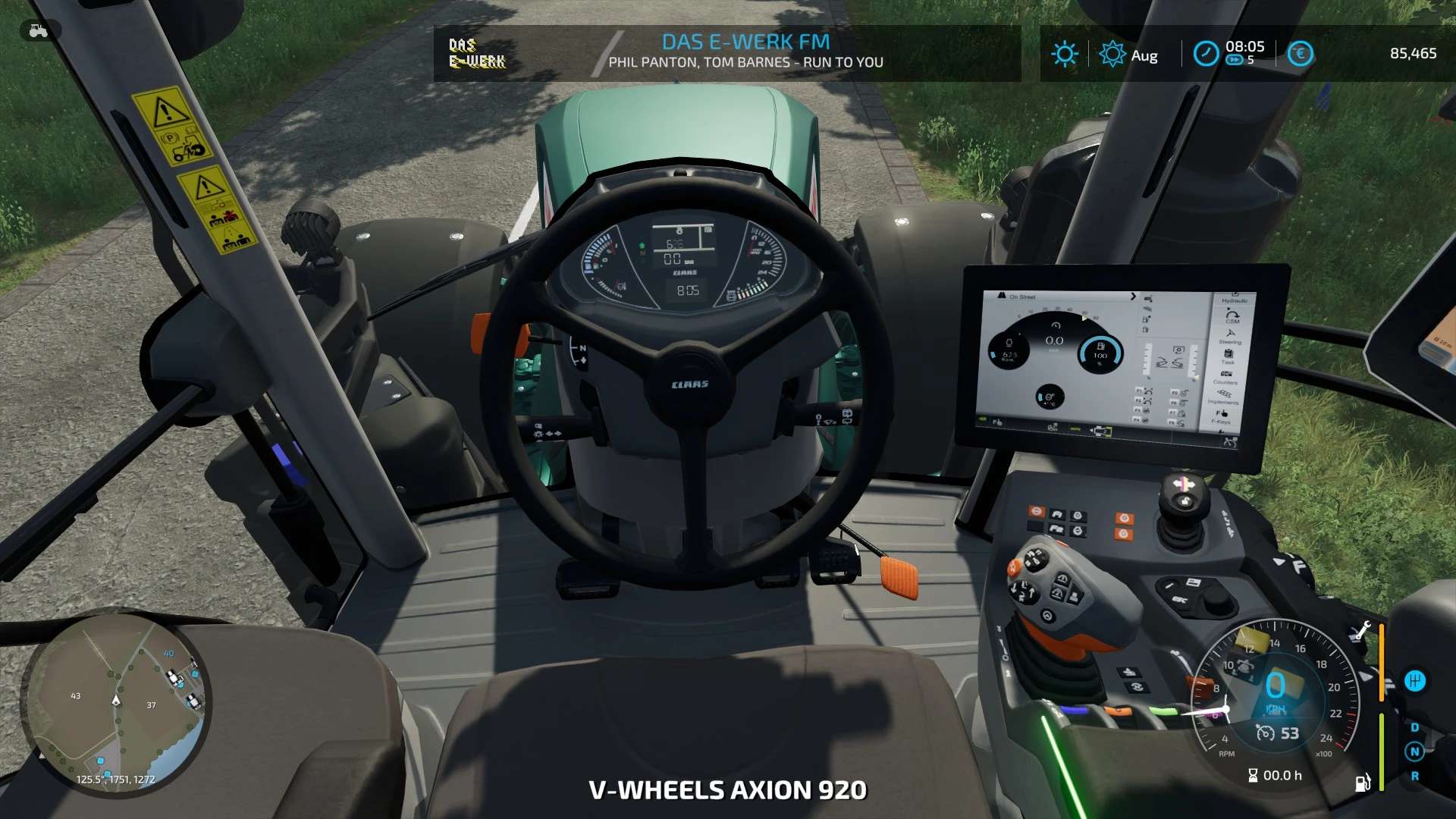
Task: Open the circular minimap
Action: [116, 704]
